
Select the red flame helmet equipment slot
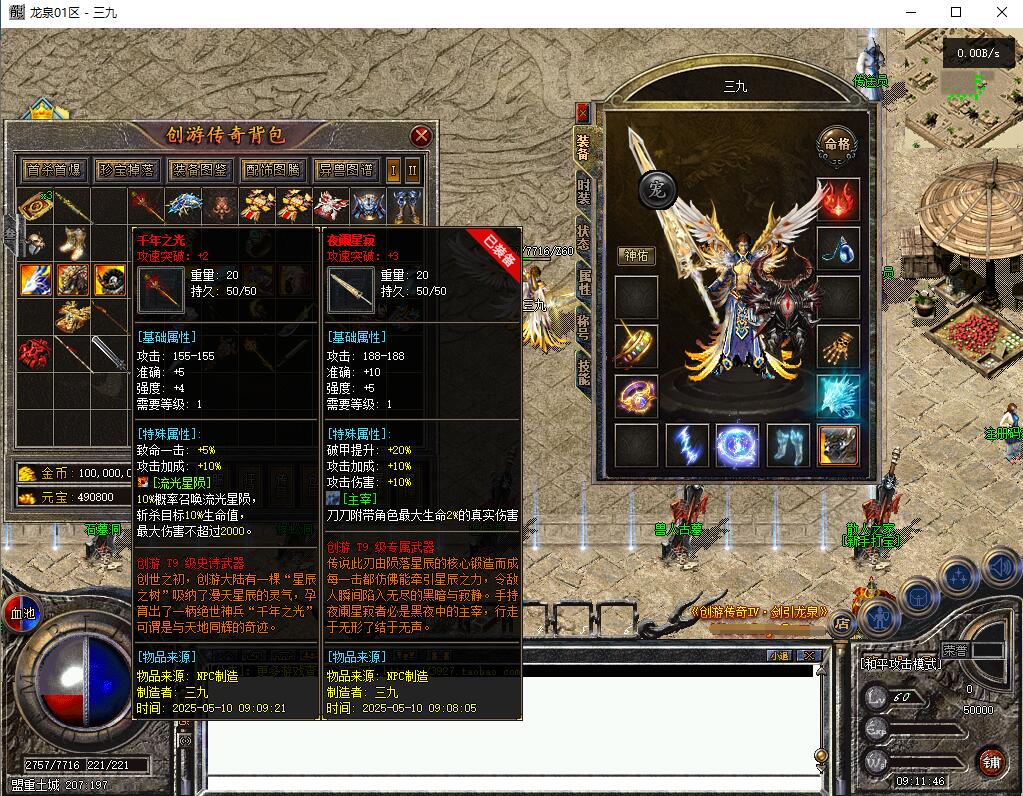pos(838,199)
